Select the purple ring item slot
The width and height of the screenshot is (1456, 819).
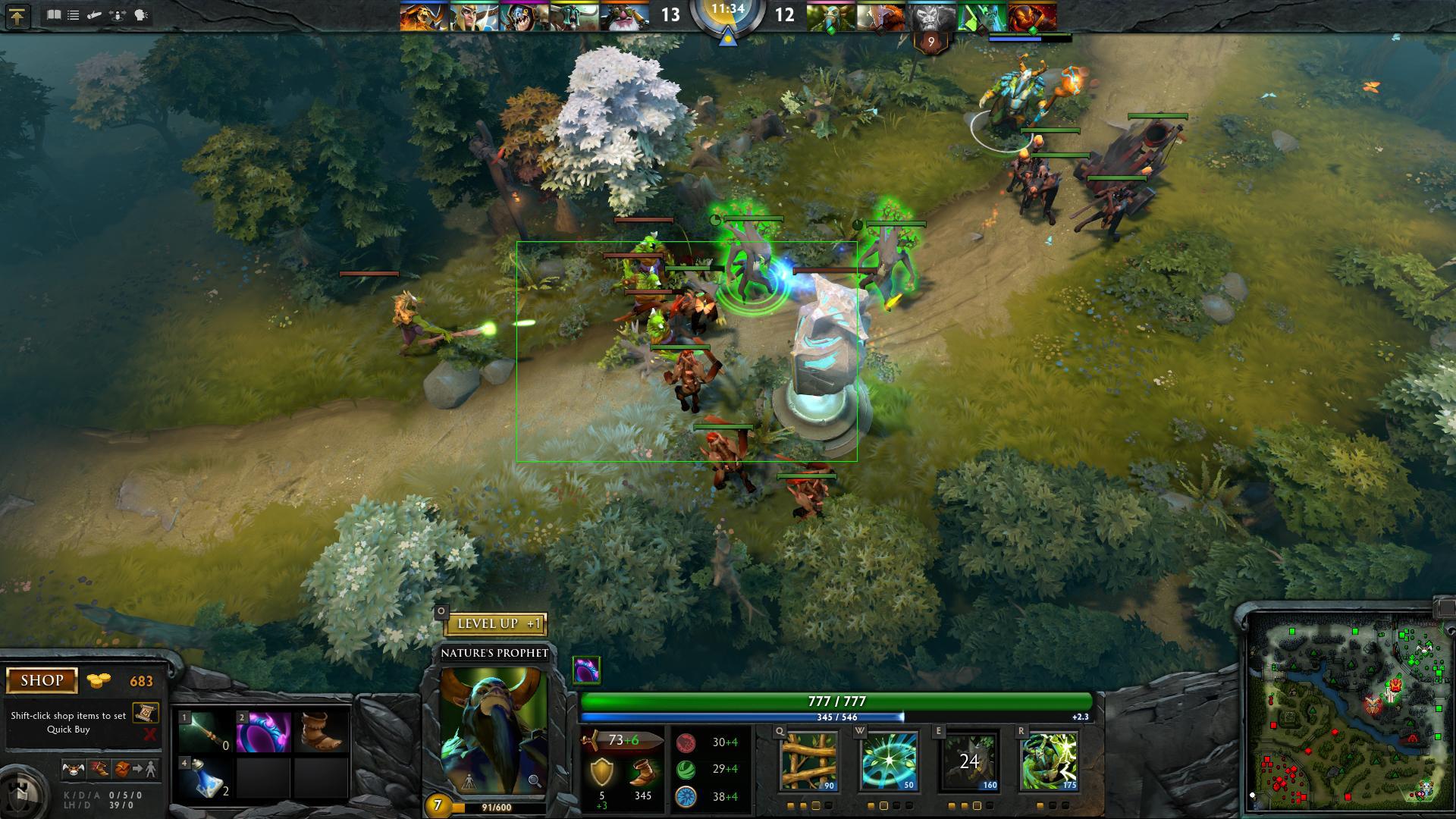[263, 733]
